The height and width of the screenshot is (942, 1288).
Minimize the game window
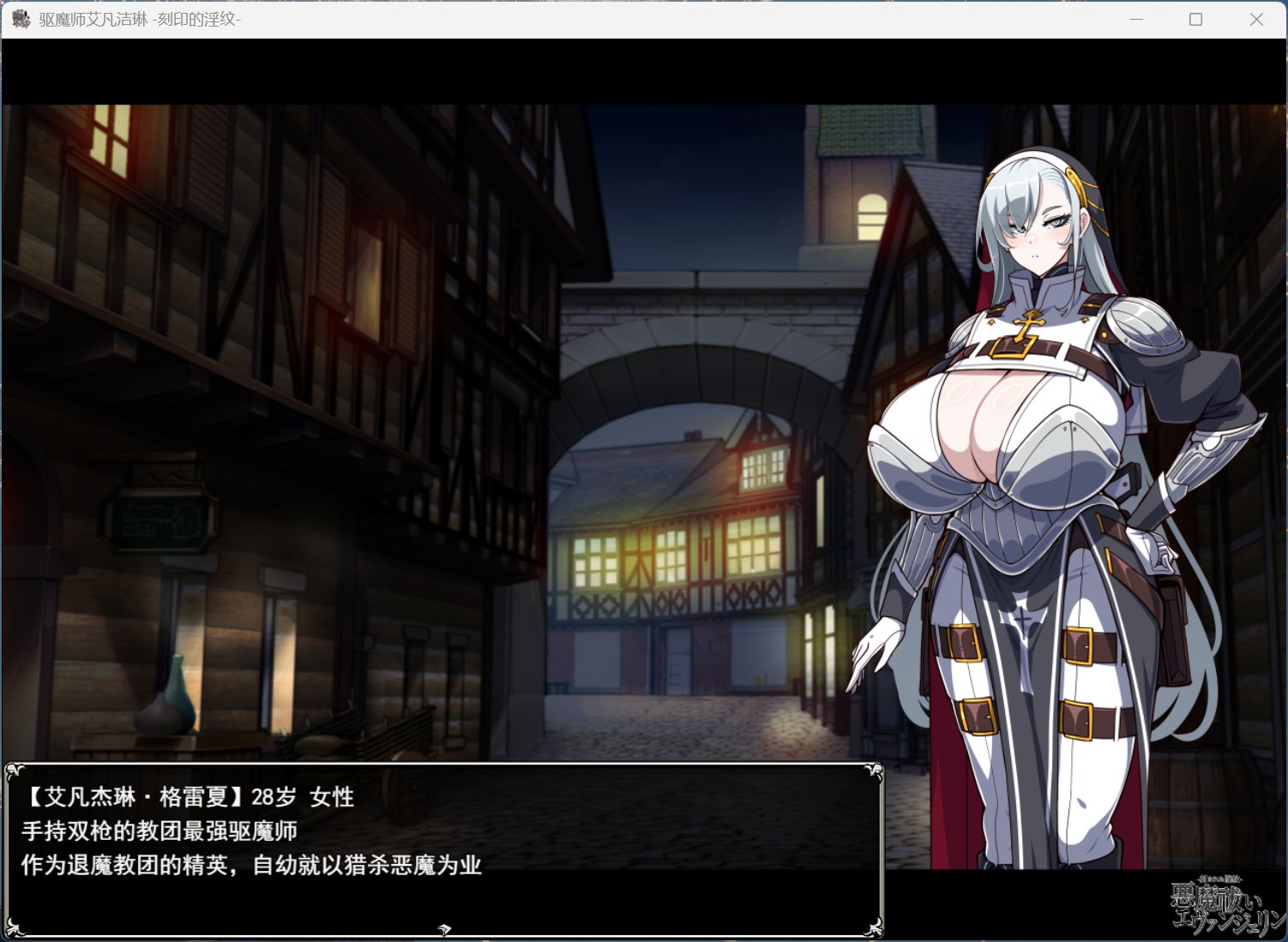coord(1135,19)
